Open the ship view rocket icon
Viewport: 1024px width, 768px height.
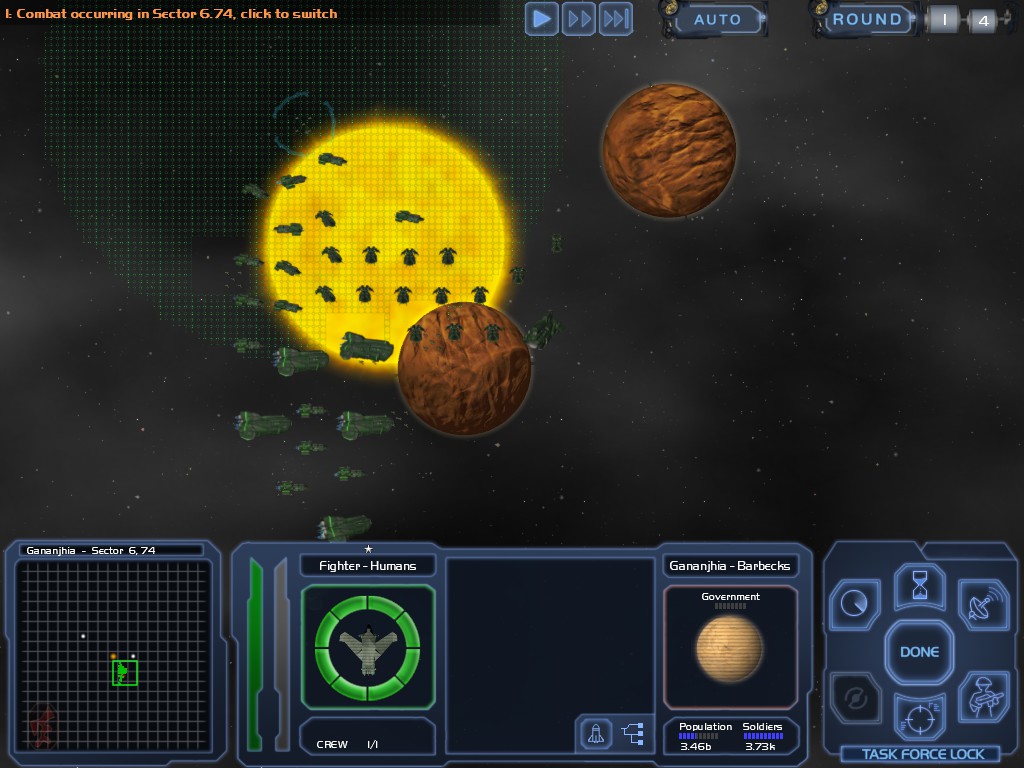click(x=596, y=734)
